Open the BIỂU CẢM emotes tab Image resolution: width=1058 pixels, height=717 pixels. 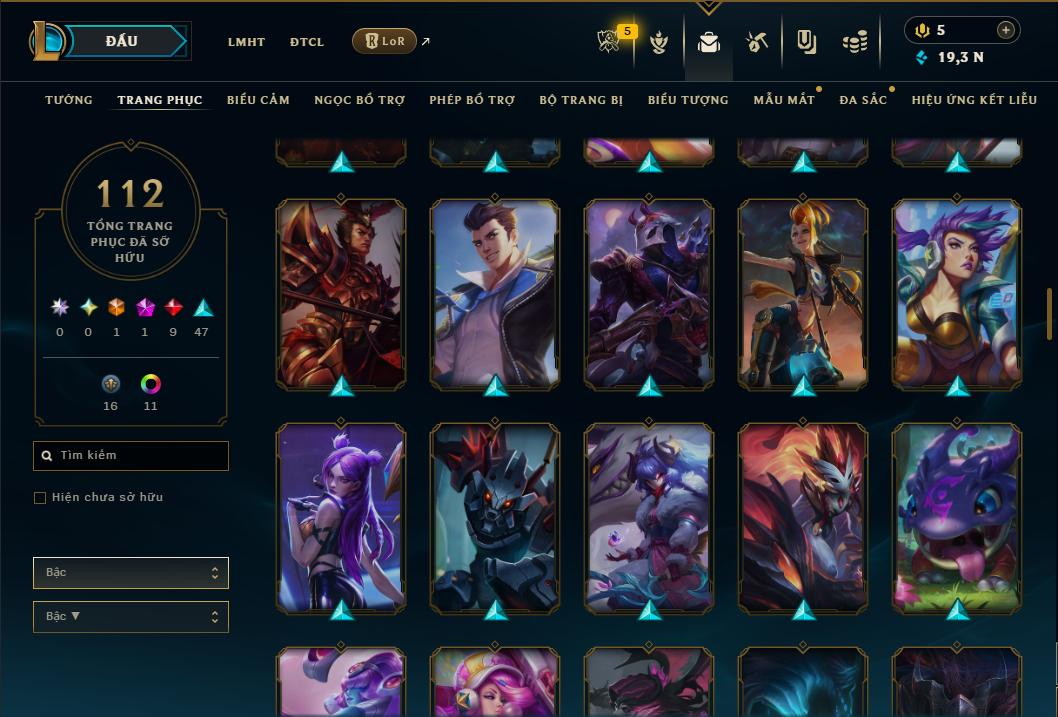(x=258, y=100)
